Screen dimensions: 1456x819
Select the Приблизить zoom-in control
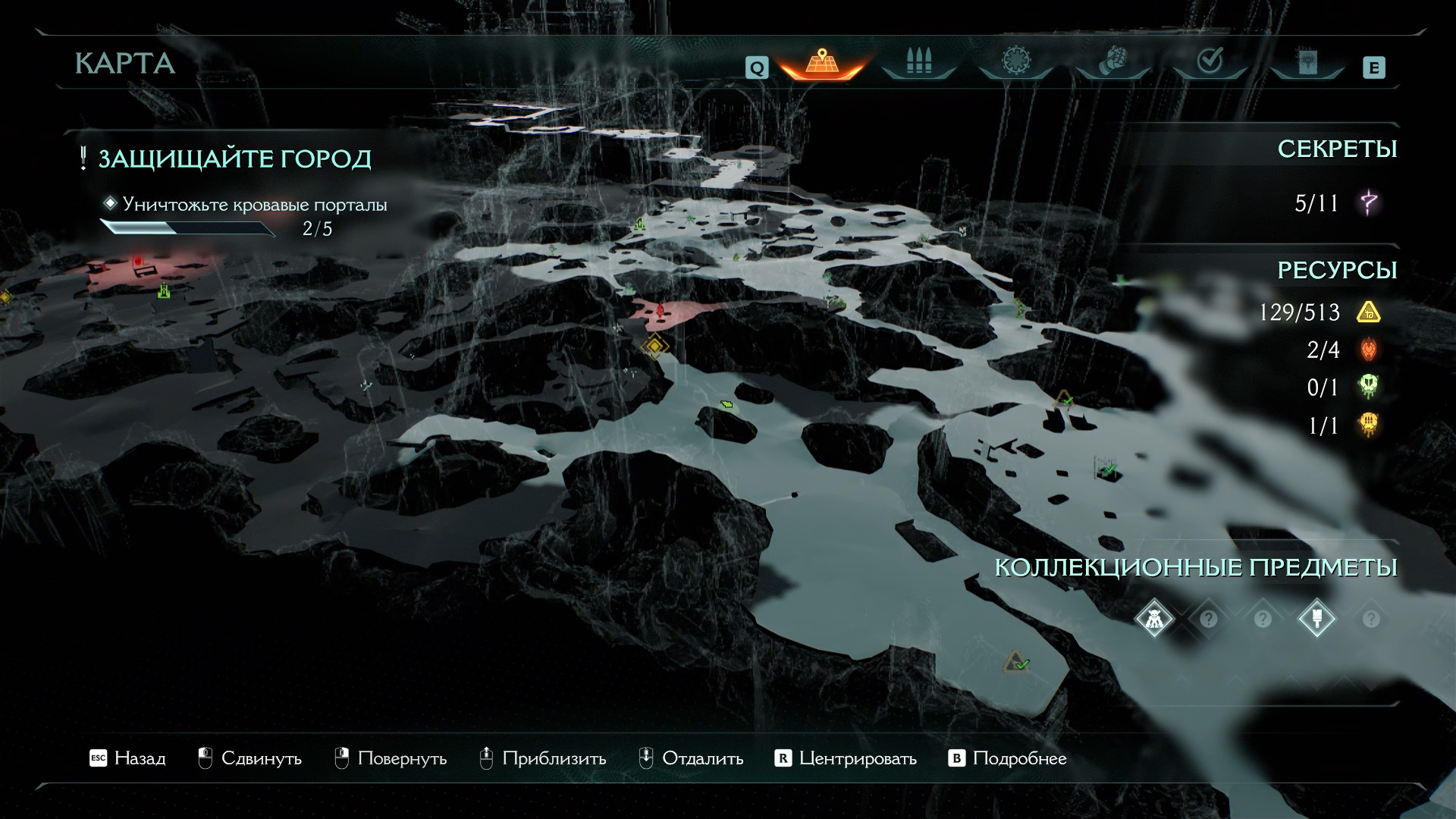click(543, 758)
